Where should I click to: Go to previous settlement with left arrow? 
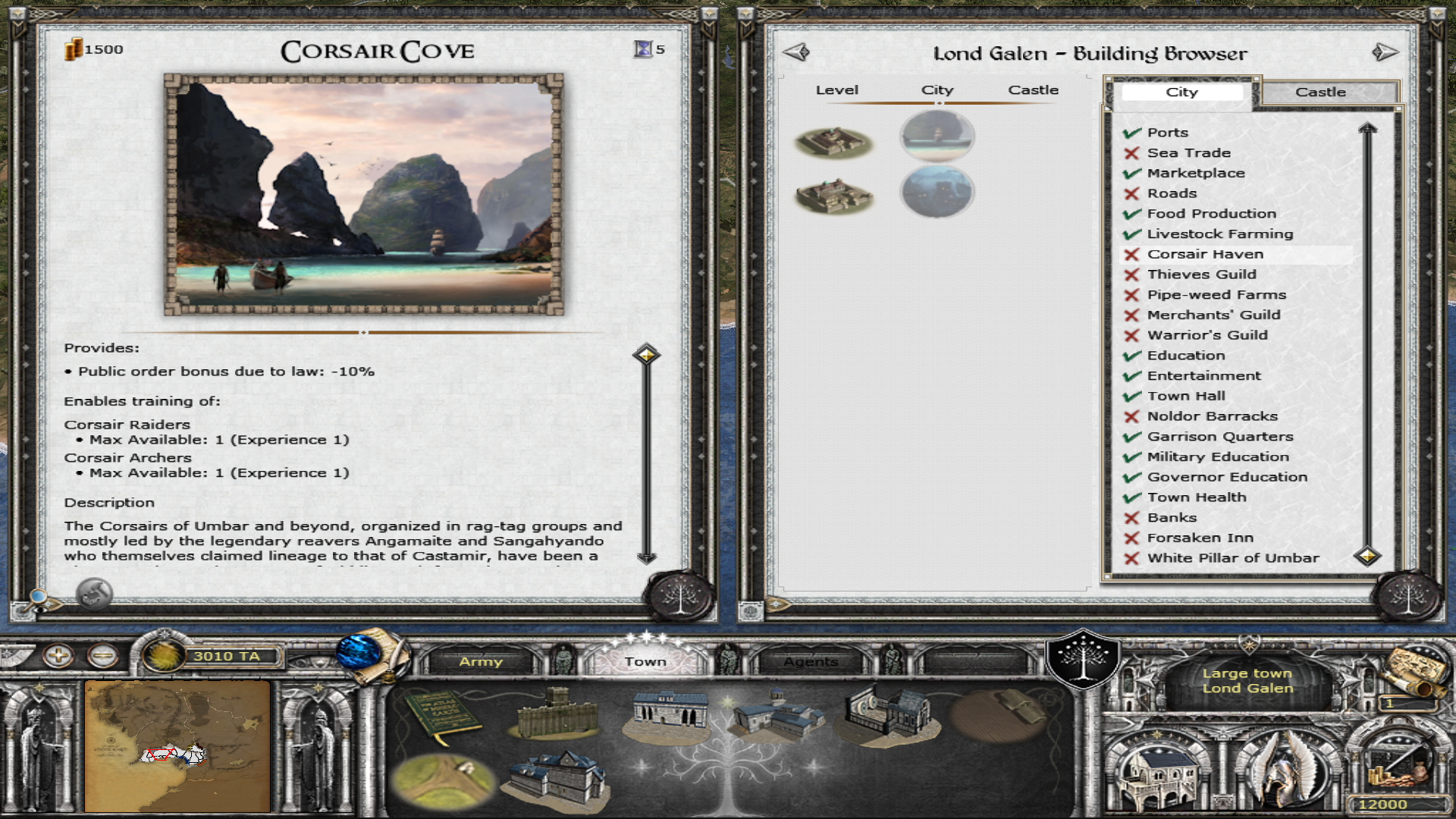tap(796, 52)
